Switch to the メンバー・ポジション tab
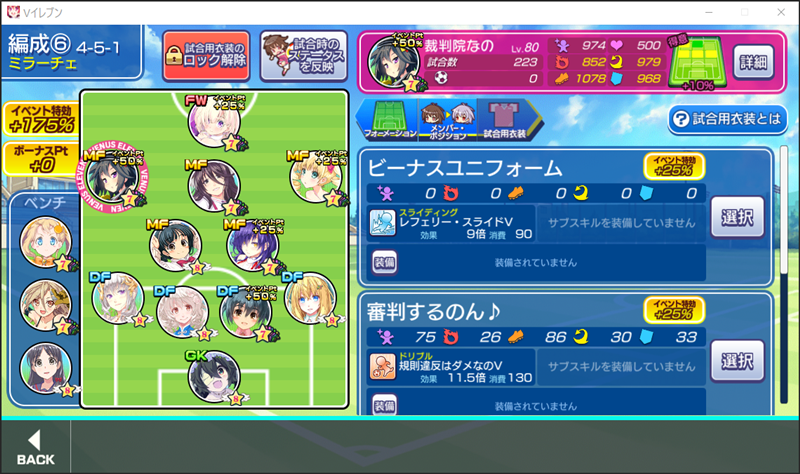 coord(446,118)
